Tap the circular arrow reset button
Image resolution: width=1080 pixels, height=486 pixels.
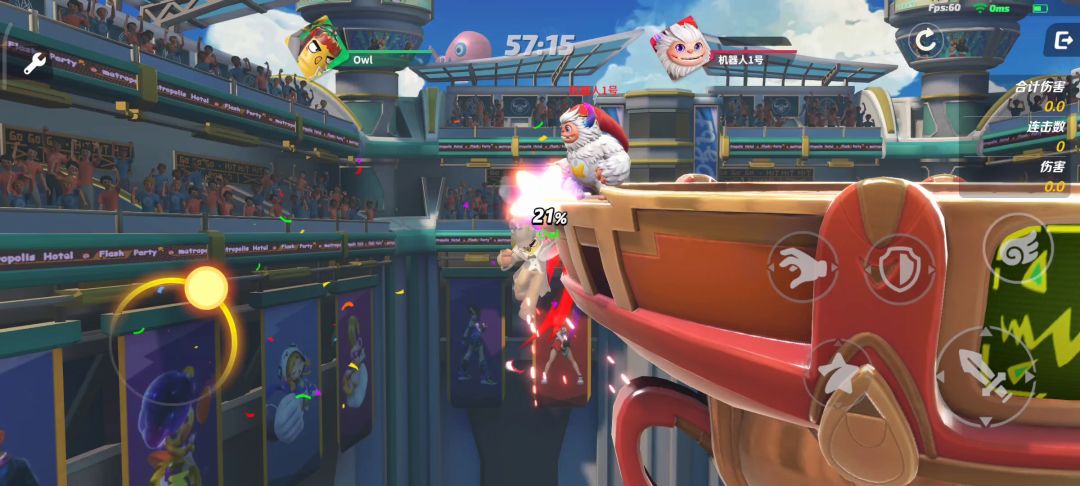[927, 40]
